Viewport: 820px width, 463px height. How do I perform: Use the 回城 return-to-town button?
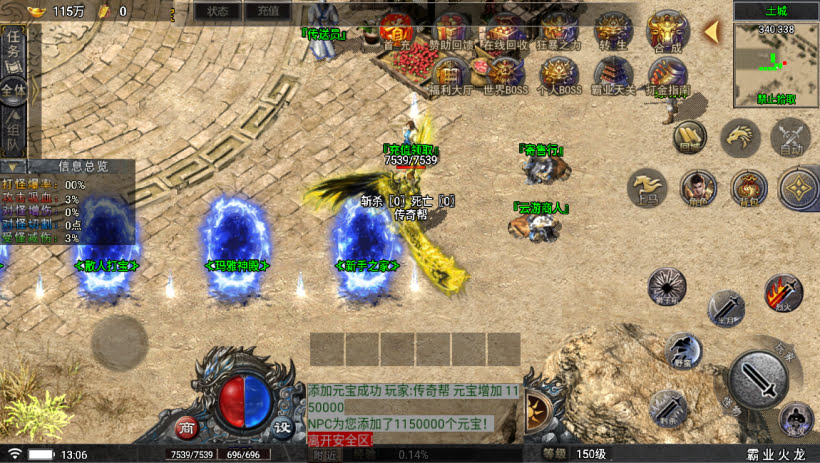tap(688, 136)
